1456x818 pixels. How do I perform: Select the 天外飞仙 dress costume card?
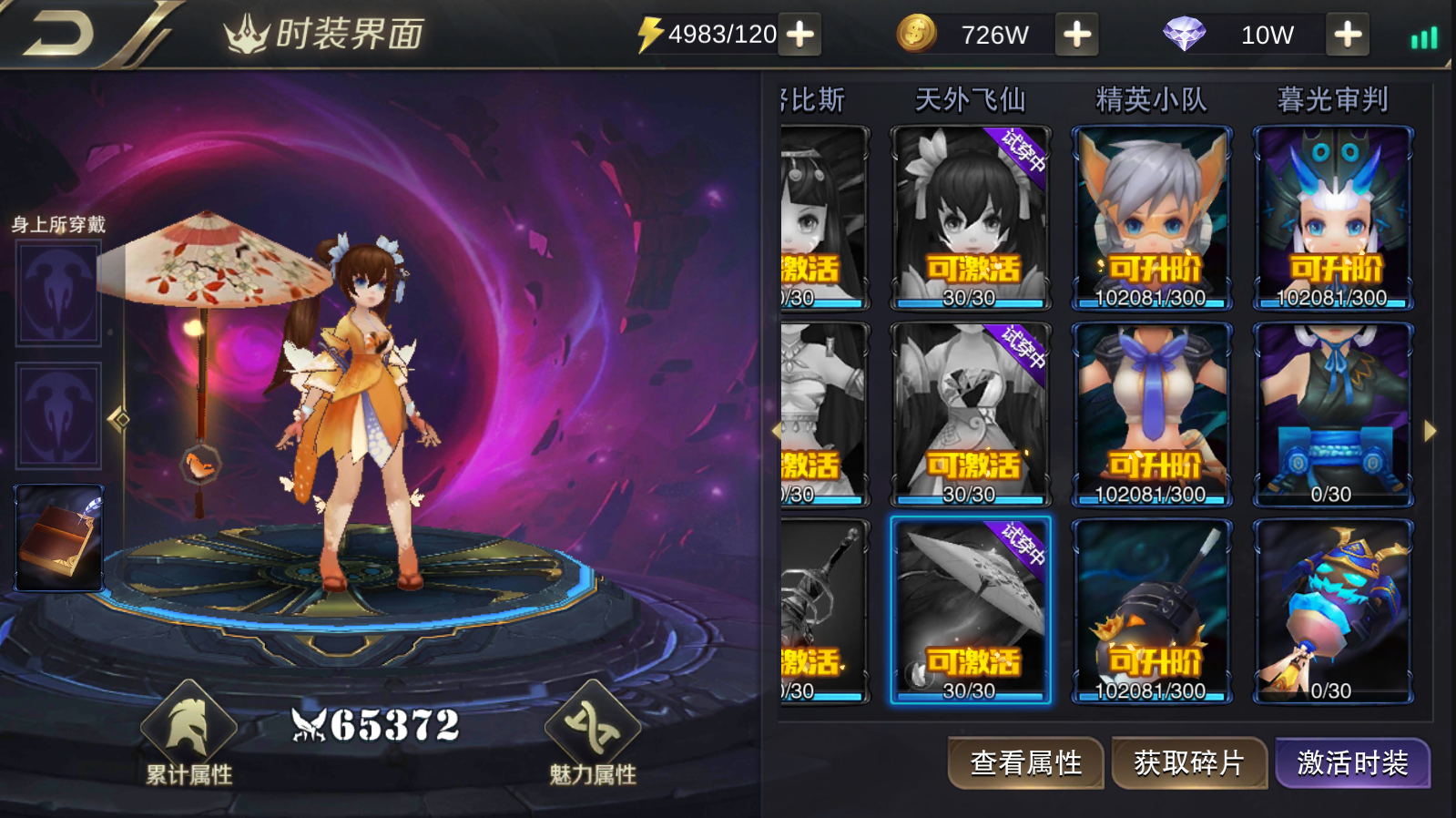(970, 414)
